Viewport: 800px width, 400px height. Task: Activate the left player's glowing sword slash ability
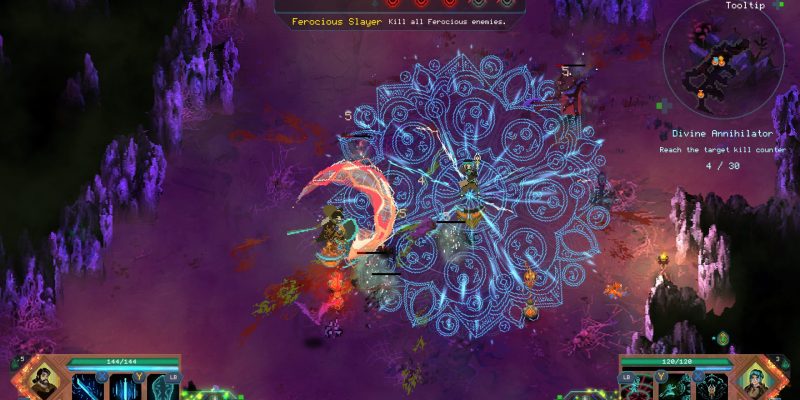(x=87, y=386)
